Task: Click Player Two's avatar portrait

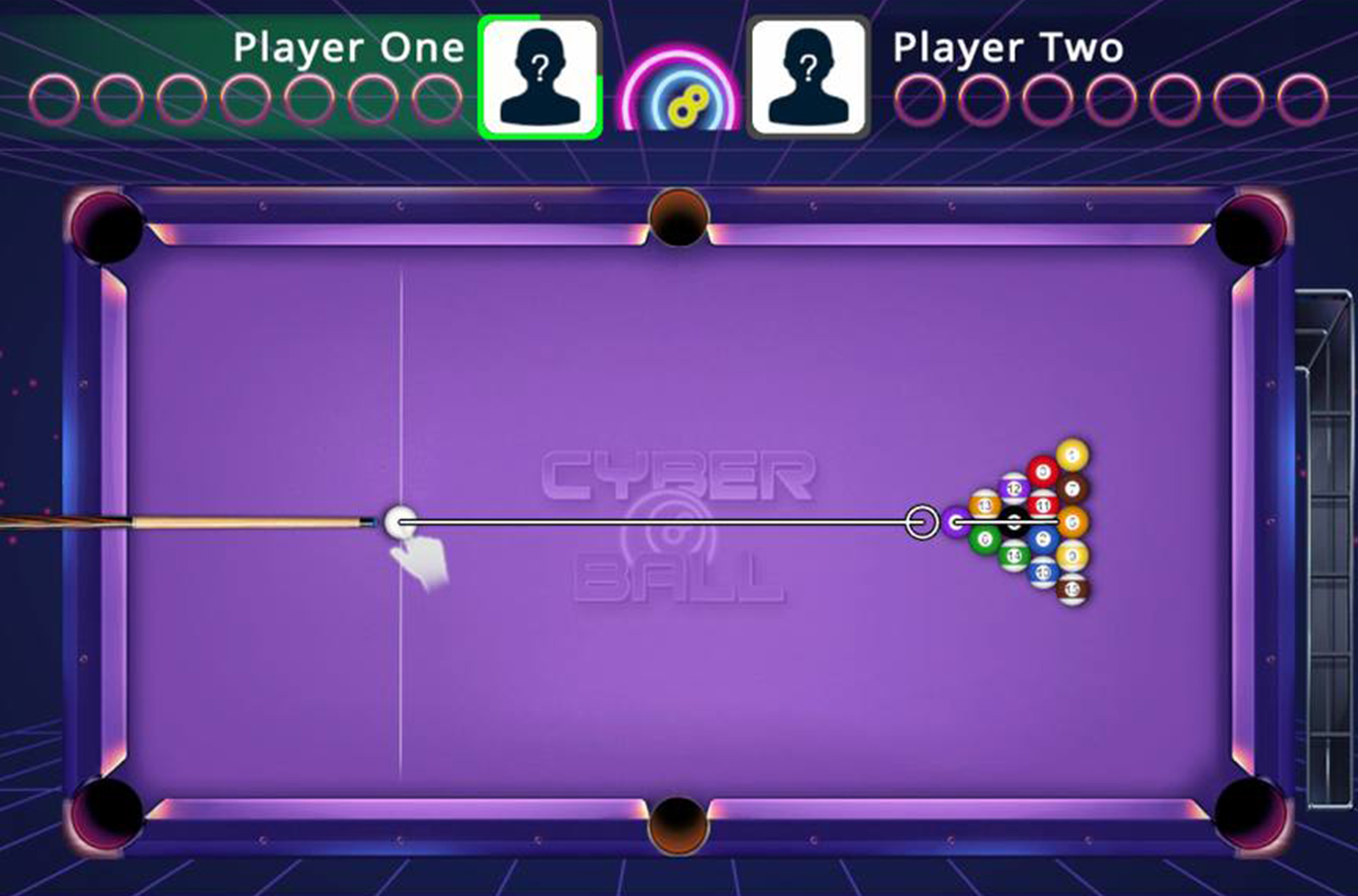Action: coord(808,75)
